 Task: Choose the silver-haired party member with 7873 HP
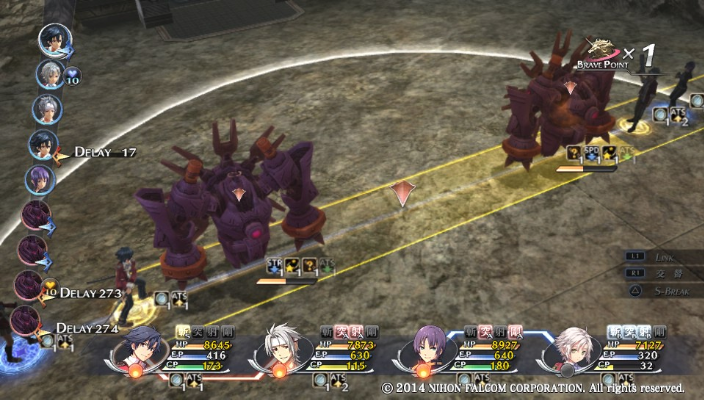coord(283,349)
